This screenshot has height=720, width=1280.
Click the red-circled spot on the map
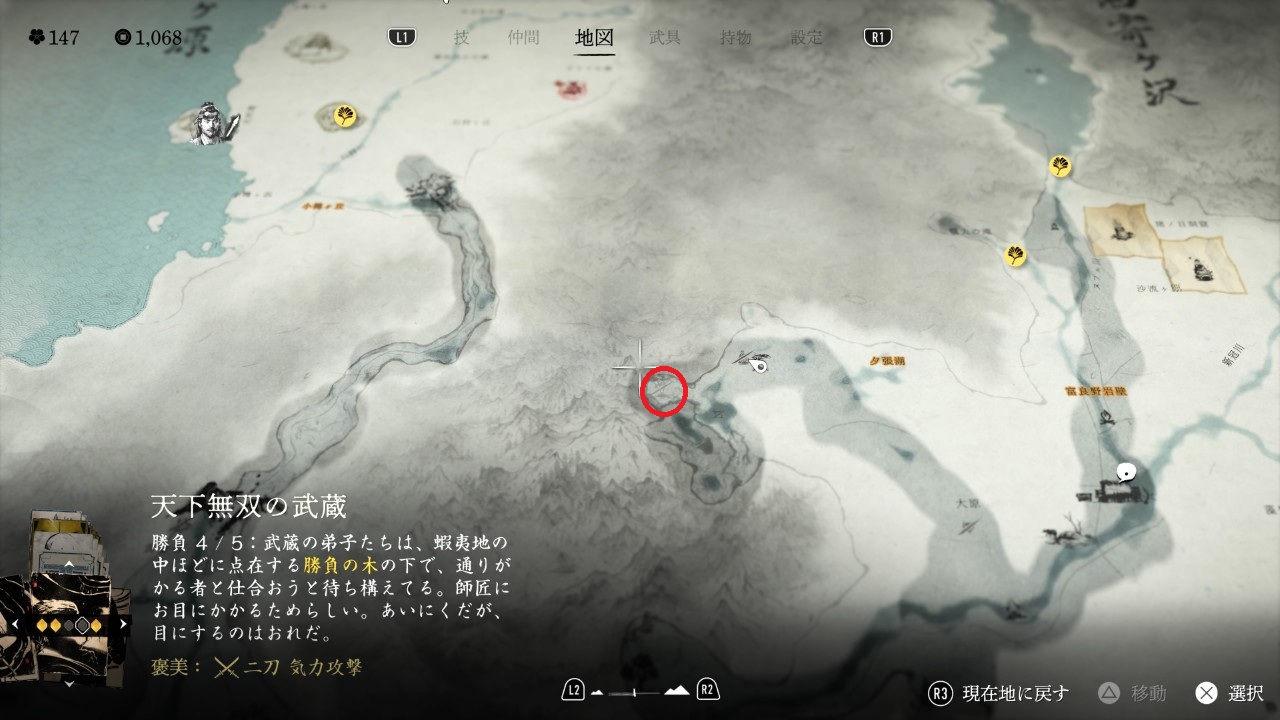(663, 390)
